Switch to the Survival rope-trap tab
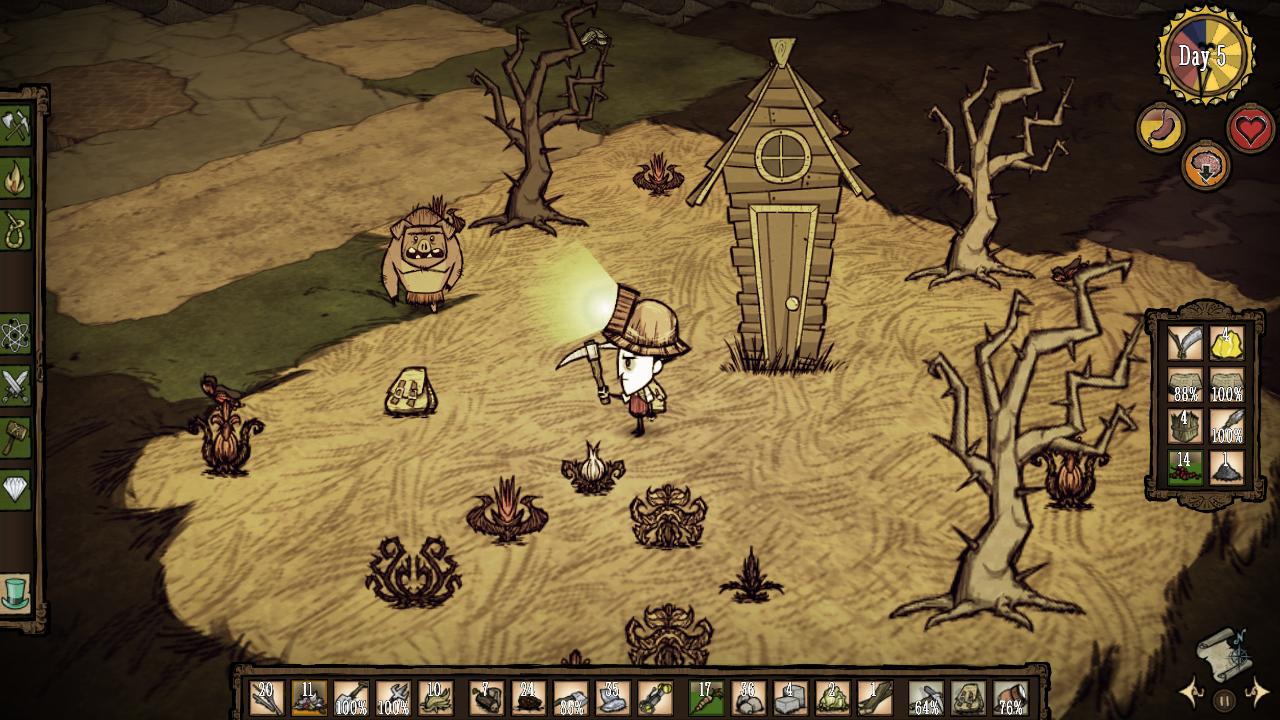The height and width of the screenshot is (720, 1280). 15,229
